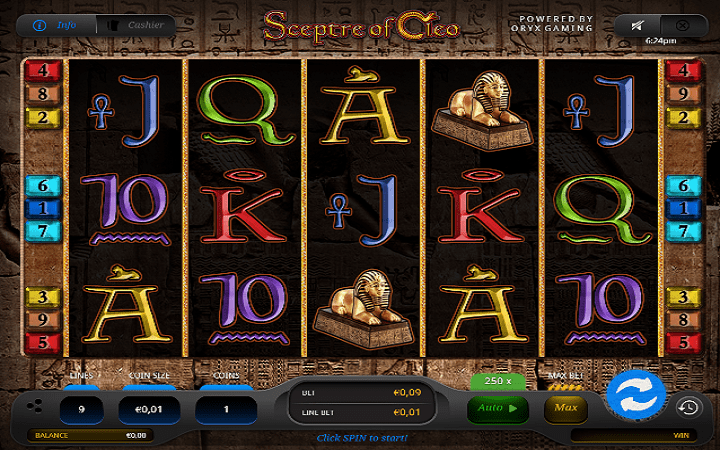The image size is (720, 450).
Task: Click the blue Spin button
Action: 636,391
